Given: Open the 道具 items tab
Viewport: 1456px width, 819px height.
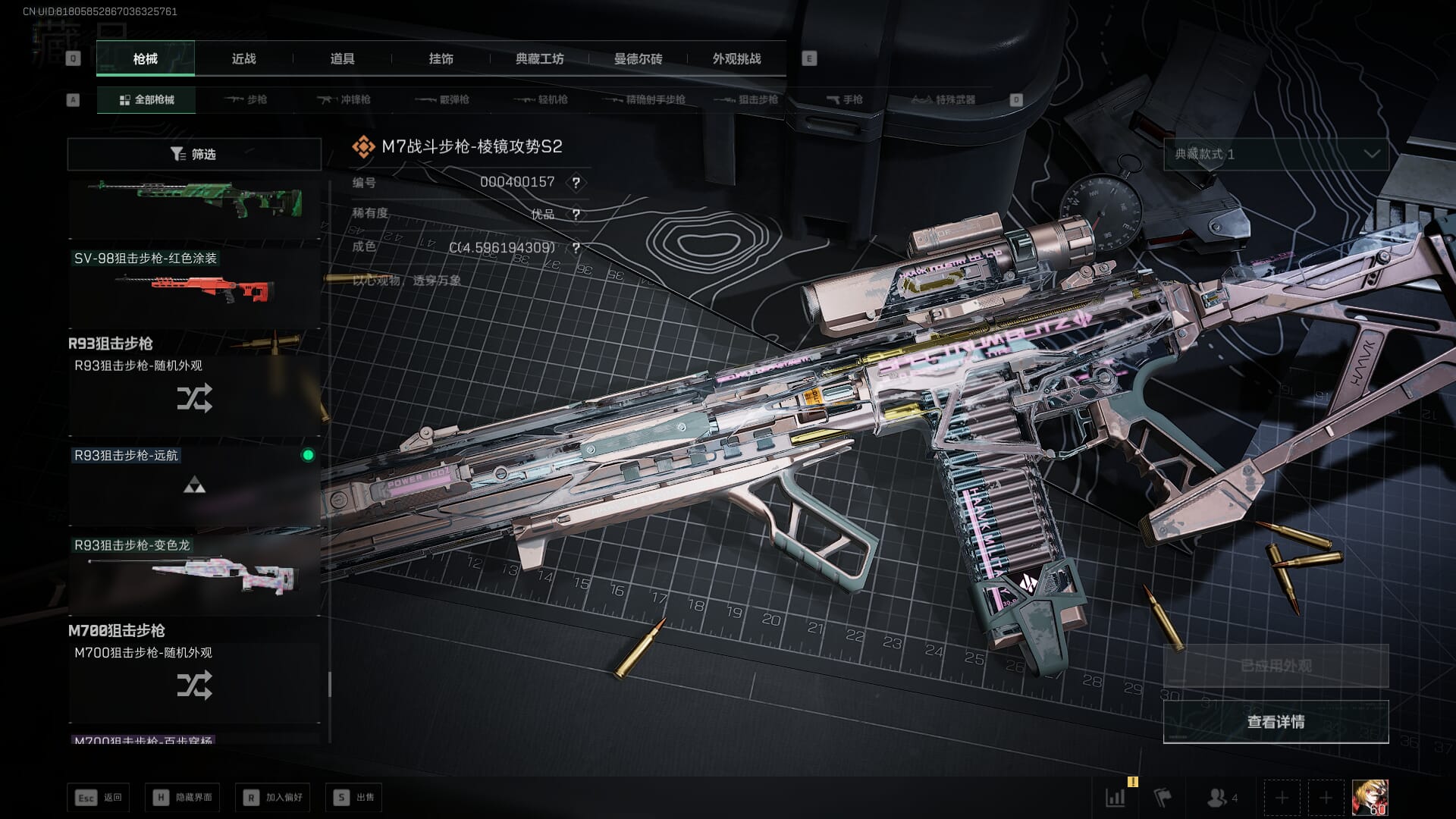Looking at the screenshot, I should point(342,58).
